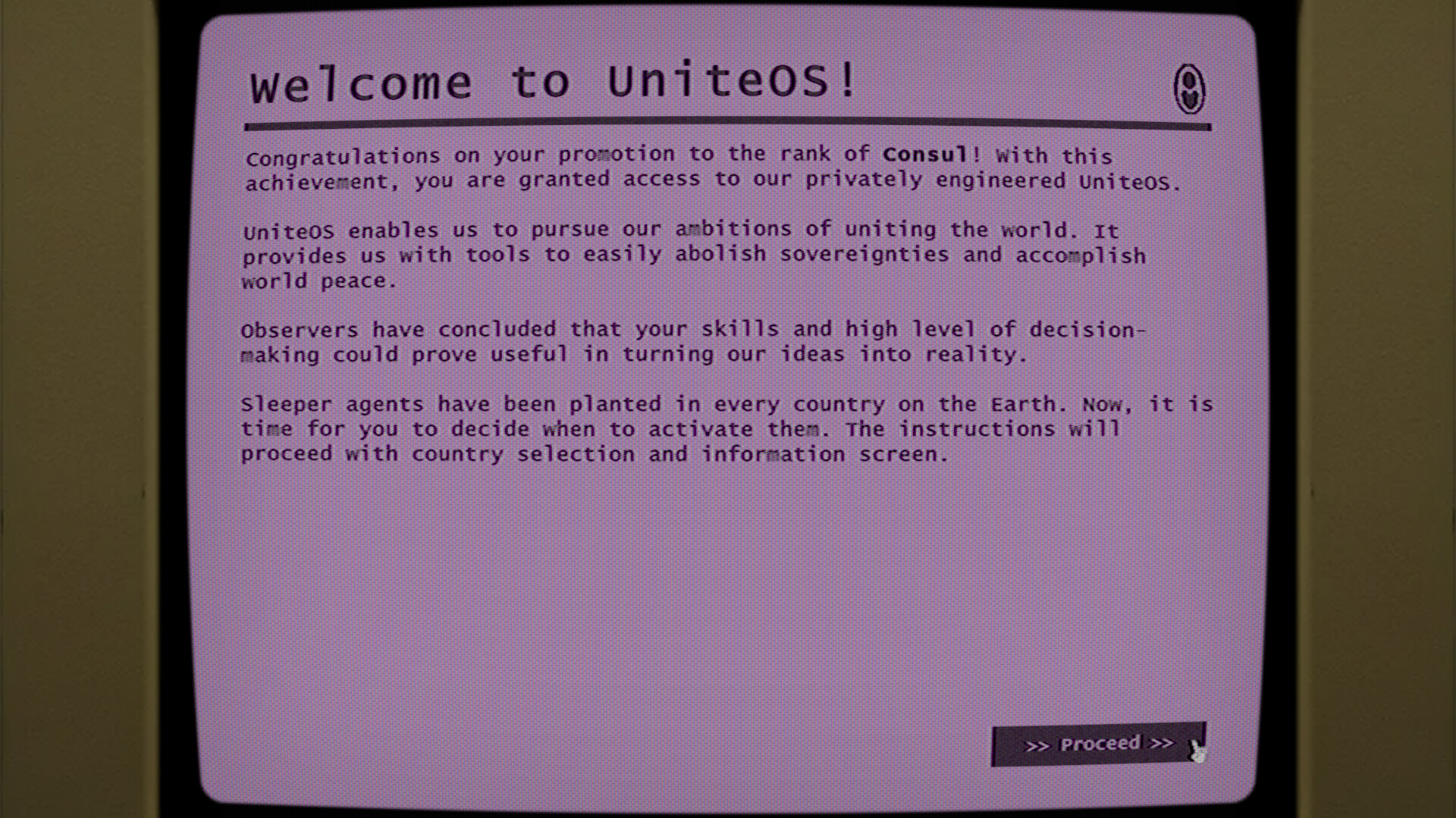Click the left chevron arrows on the Proceed button
Viewport: 1456px width, 818px height.
pyautogui.click(x=1037, y=744)
